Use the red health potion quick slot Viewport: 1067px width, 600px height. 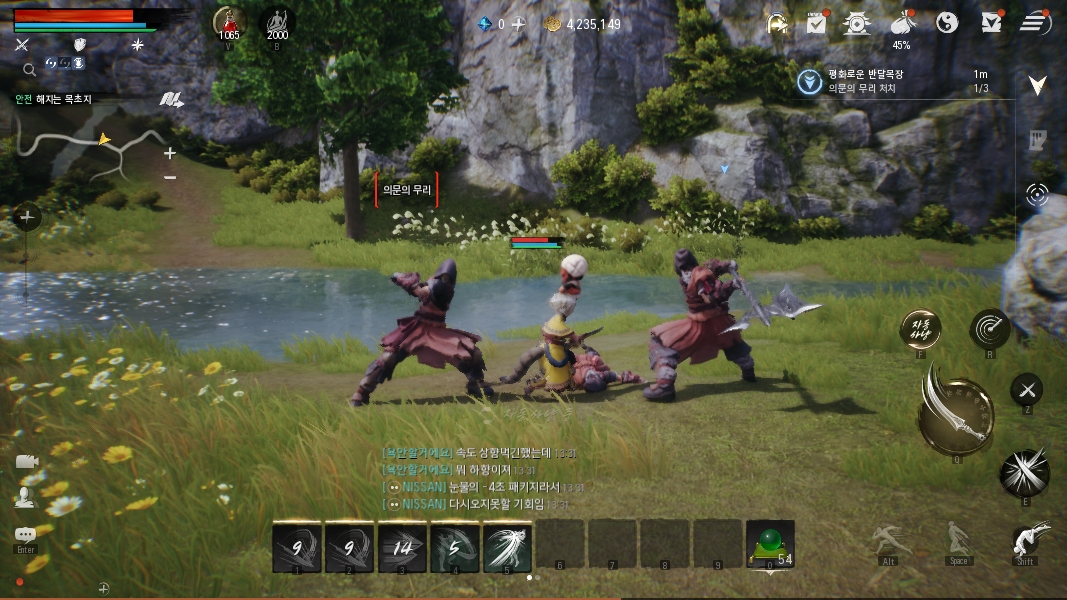click(x=229, y=22)
